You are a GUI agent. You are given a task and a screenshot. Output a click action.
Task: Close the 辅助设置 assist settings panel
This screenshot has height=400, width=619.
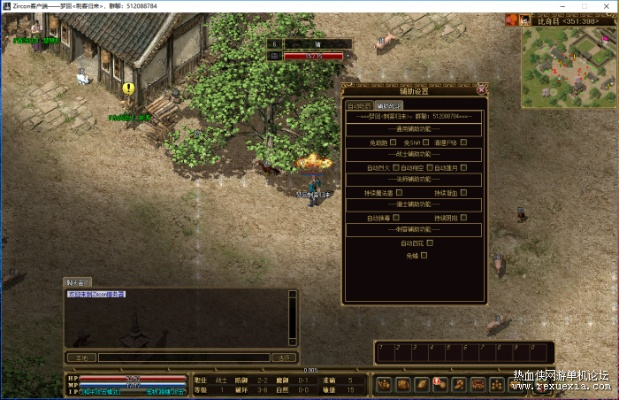482,89
